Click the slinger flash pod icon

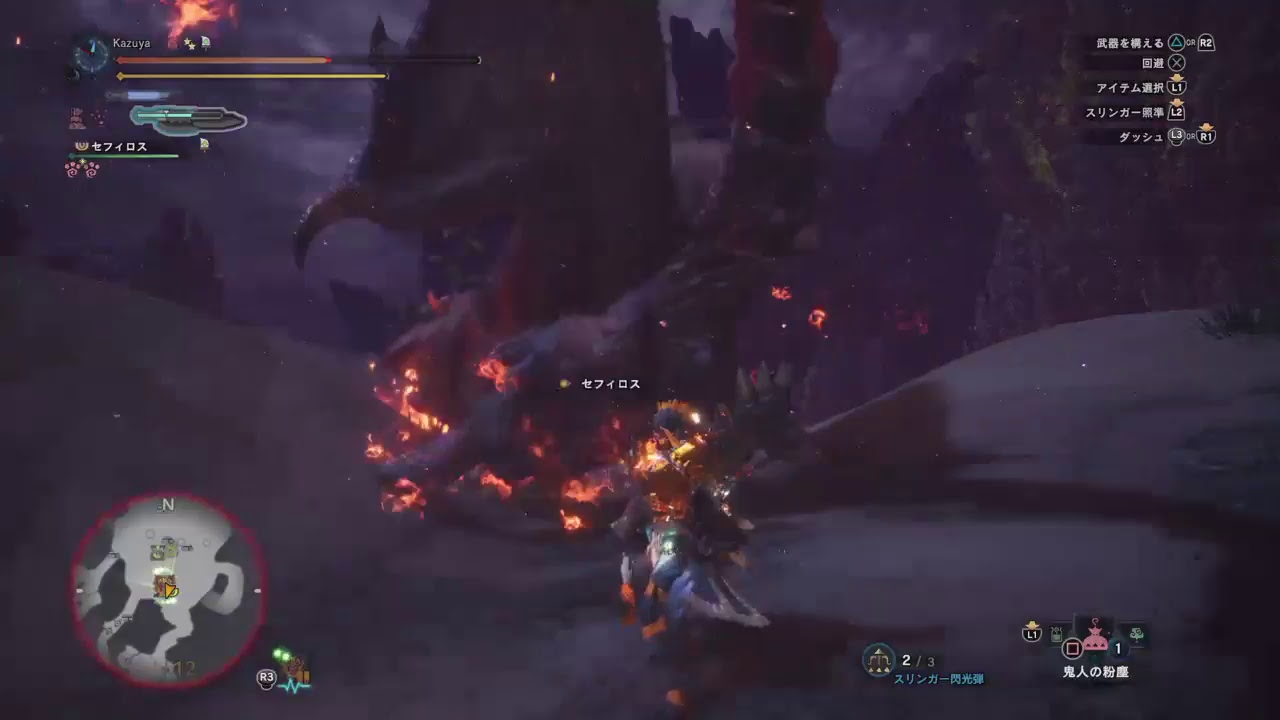point(878,660)
